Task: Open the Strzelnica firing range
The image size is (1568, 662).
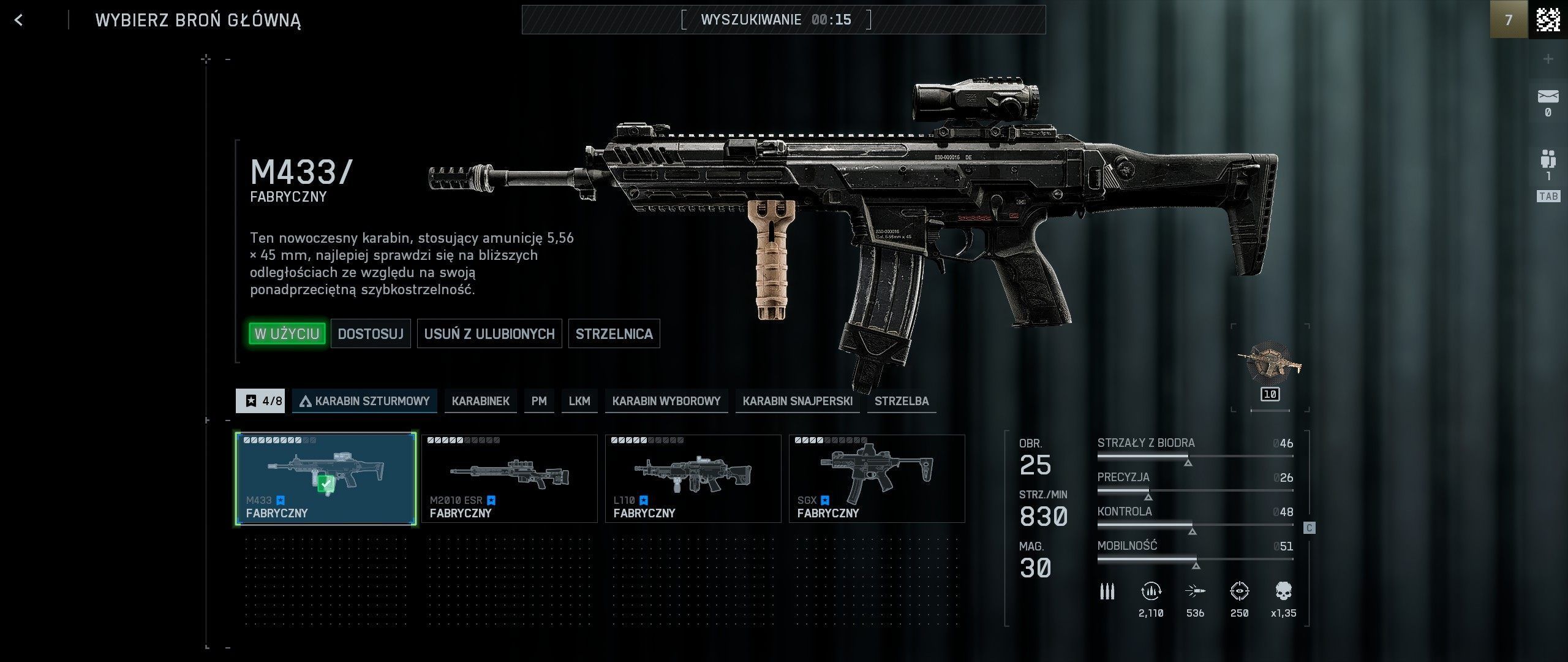Action: tap(614, 333)
